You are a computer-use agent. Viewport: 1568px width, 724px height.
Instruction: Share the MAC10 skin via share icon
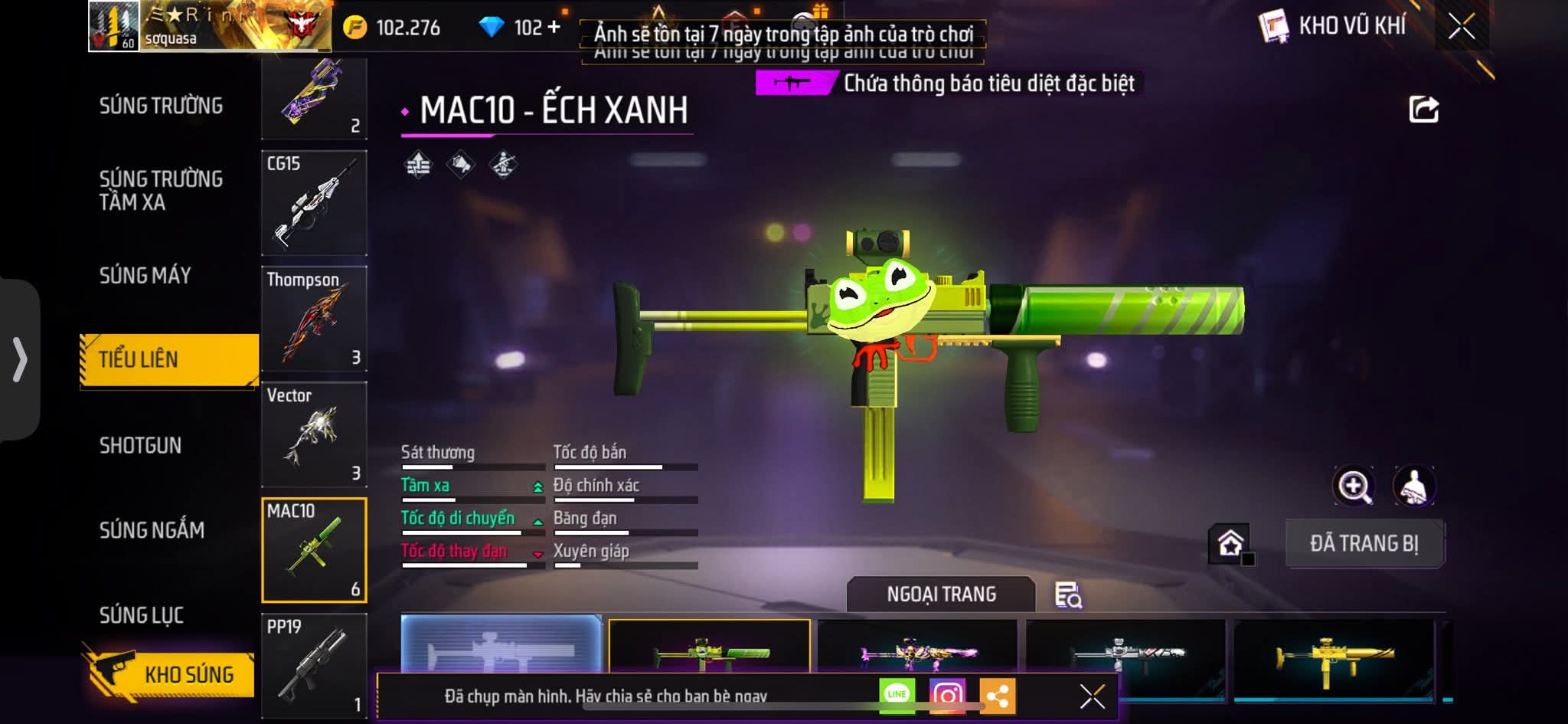1423,110
